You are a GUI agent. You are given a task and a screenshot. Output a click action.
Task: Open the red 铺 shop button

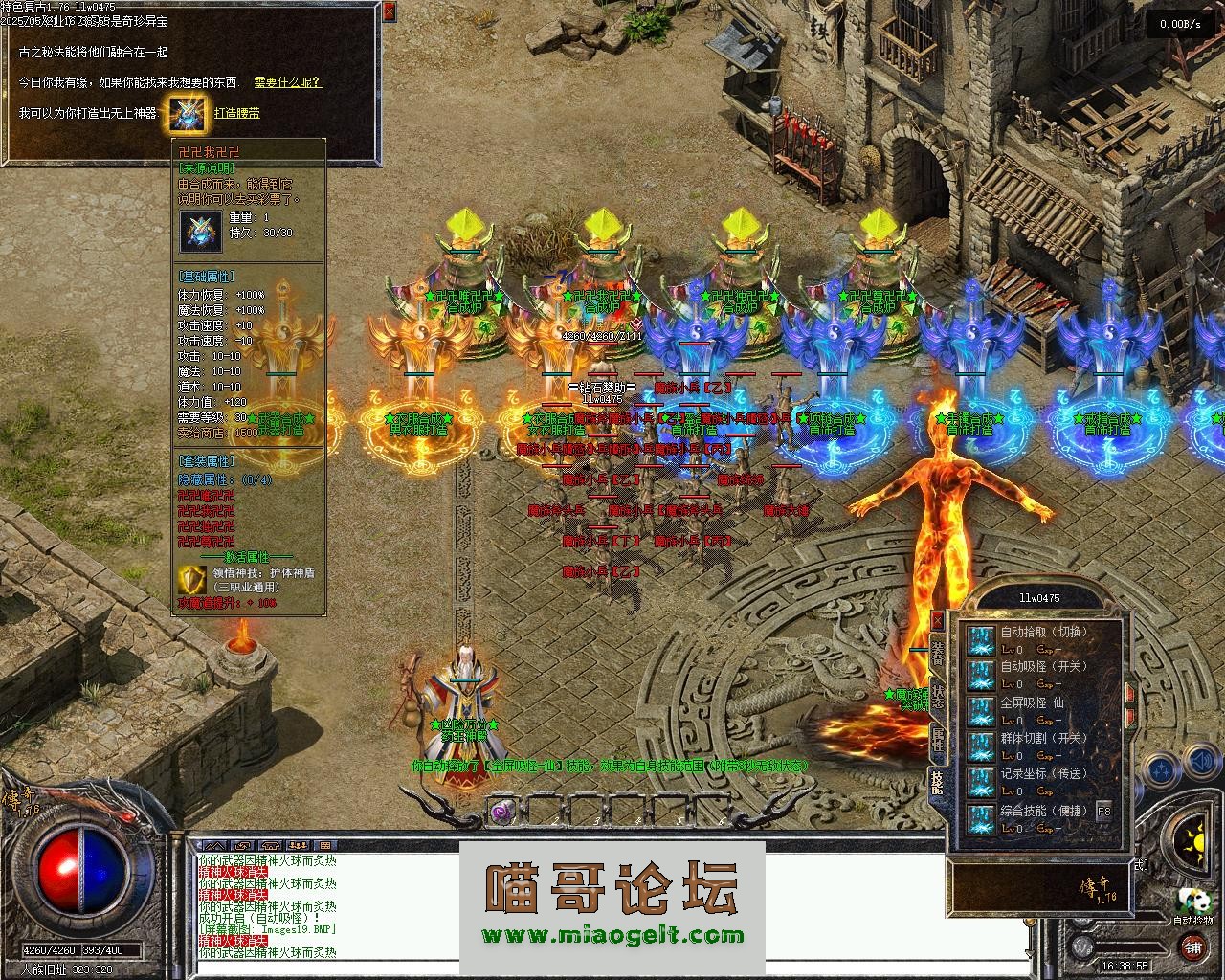(1192, 947)
